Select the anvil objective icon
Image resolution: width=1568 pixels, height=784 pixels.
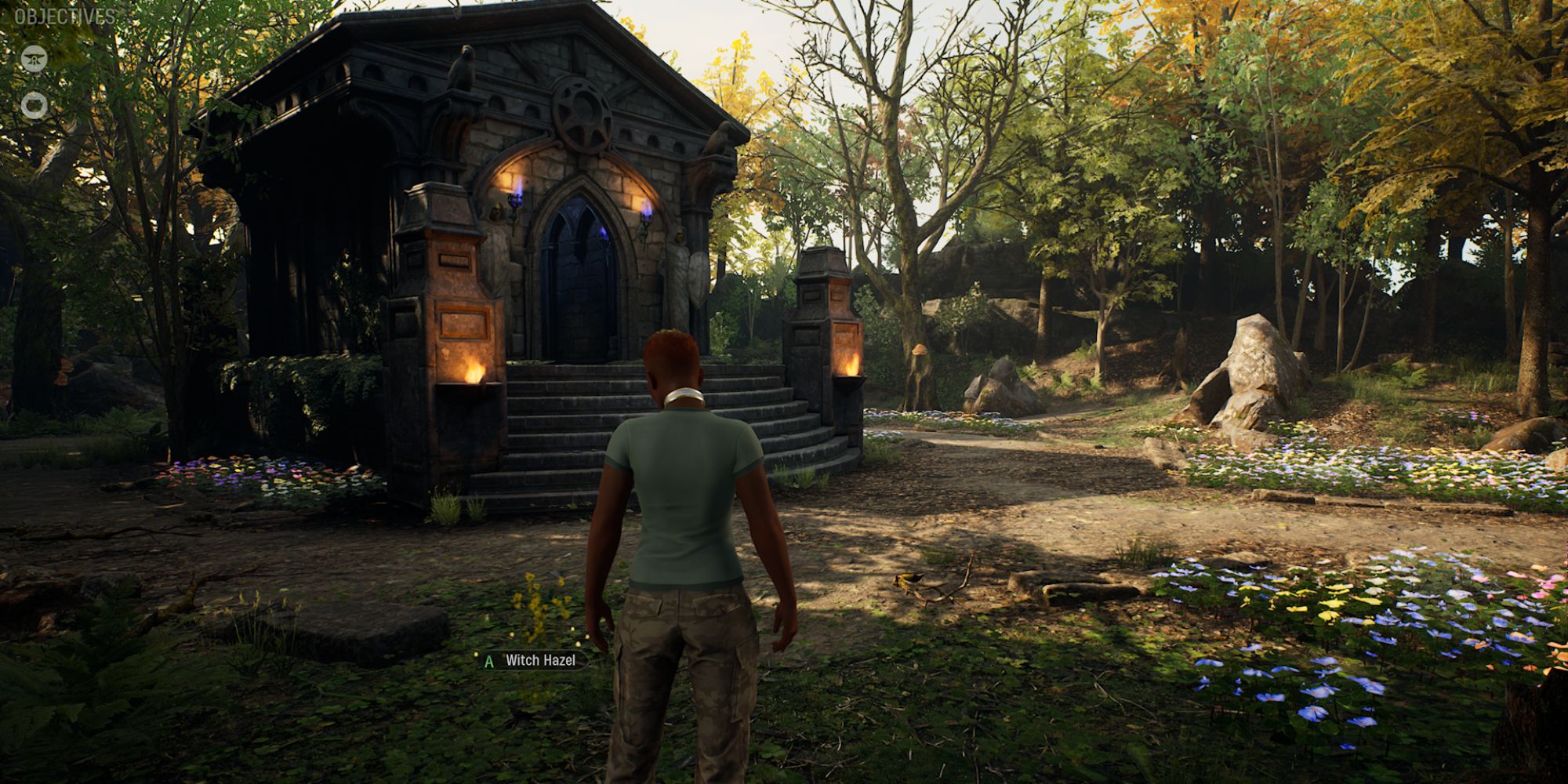(x=34, y=59)
